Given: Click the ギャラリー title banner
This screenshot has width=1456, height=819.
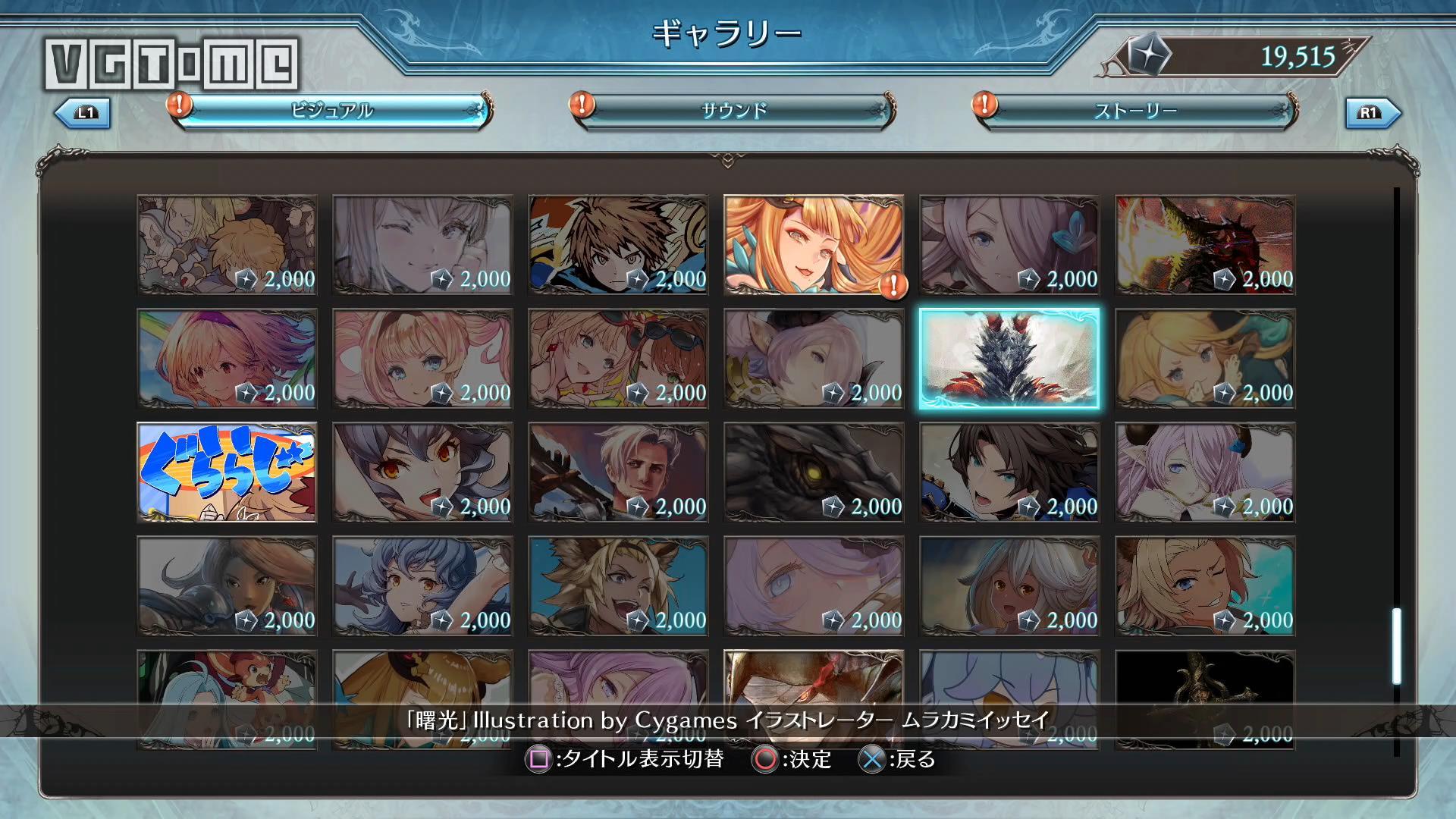Looking at the screenshot, I should 728,33.
